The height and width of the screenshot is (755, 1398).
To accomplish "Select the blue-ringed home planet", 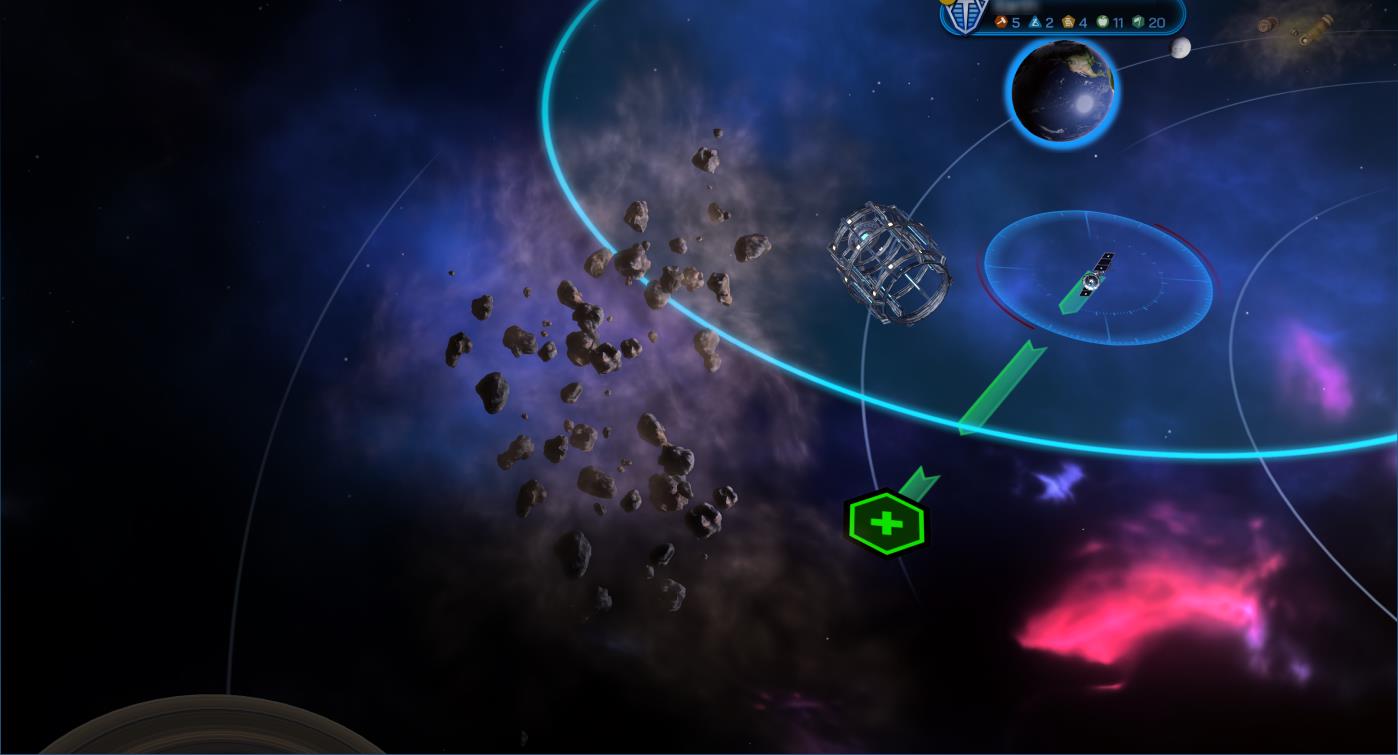I will click(x=1062, y=92).
